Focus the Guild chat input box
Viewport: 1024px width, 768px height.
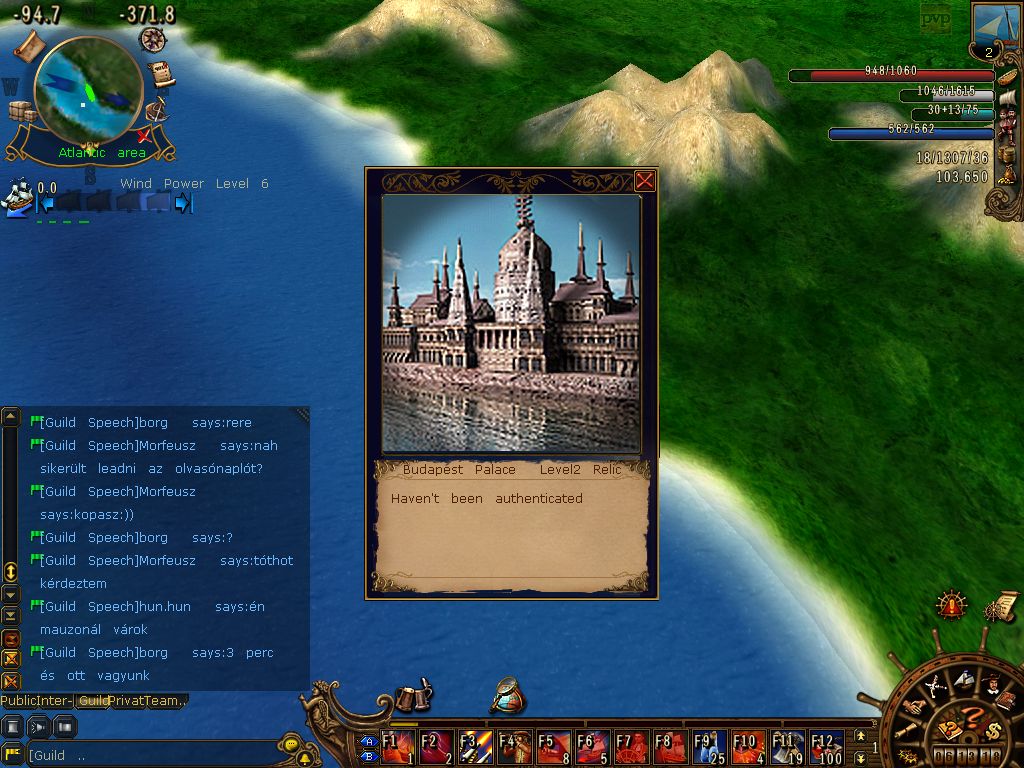(x=150, y=755)
